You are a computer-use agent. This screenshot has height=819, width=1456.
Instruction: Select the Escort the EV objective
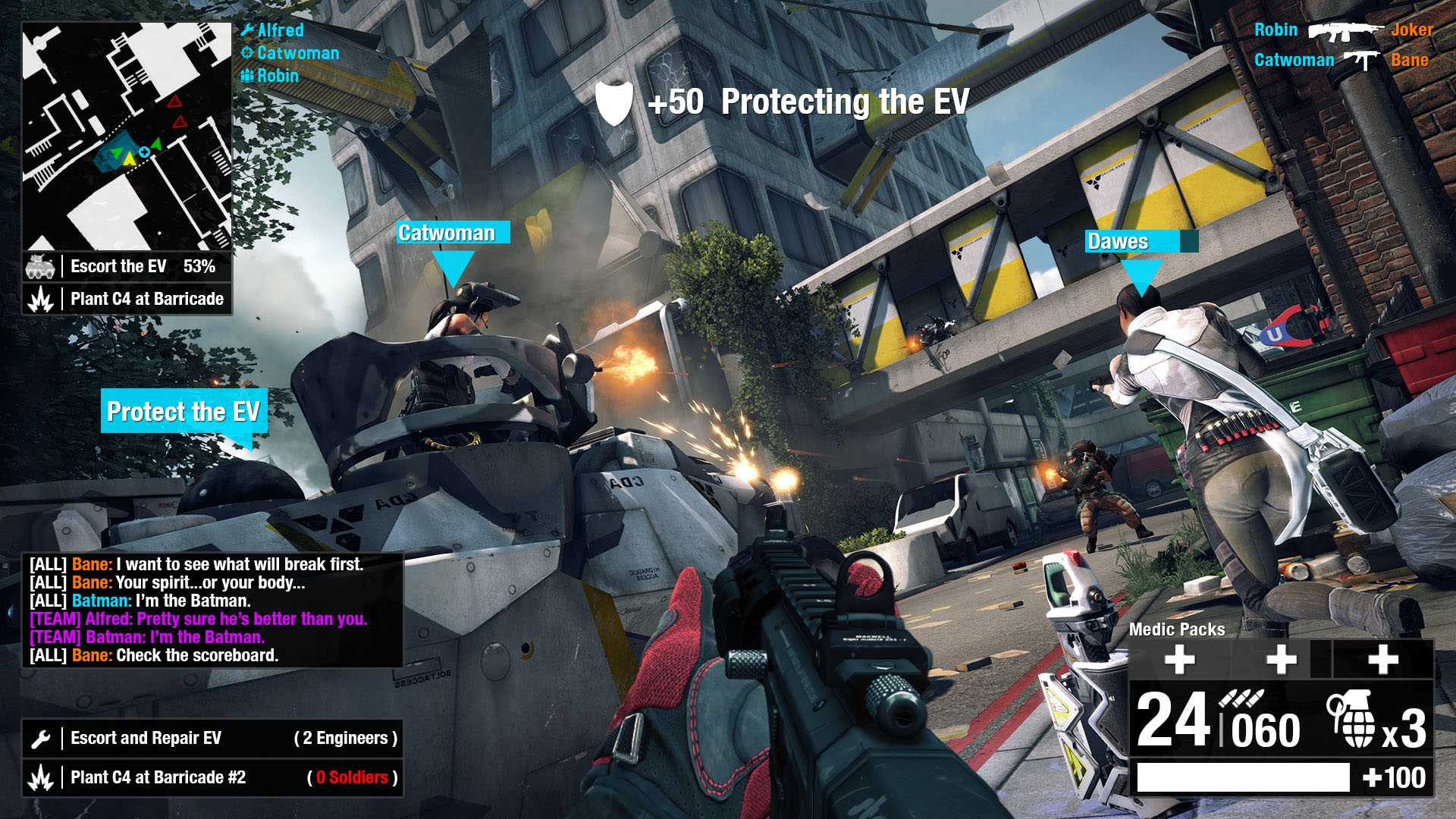(127, 267)
